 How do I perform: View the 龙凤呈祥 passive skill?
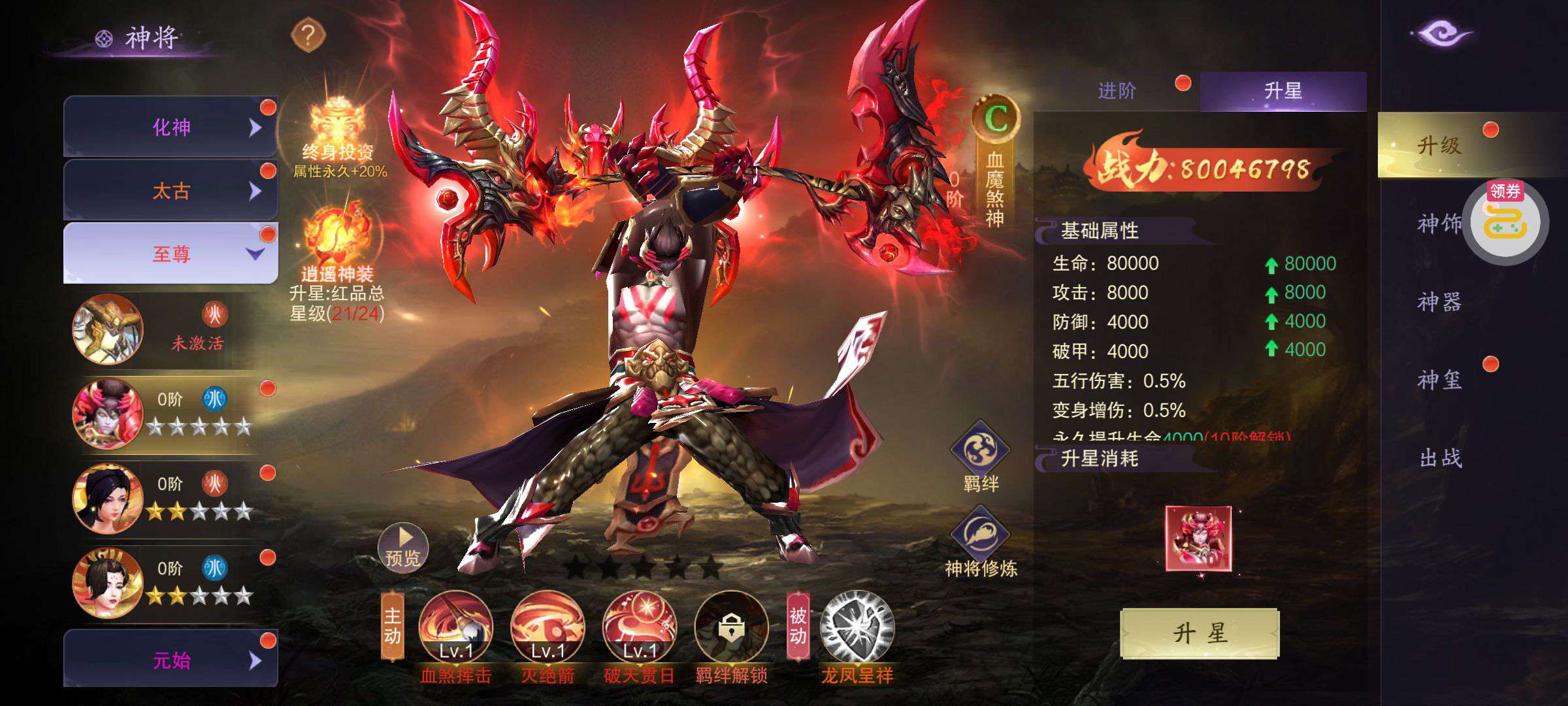(857, 627)
